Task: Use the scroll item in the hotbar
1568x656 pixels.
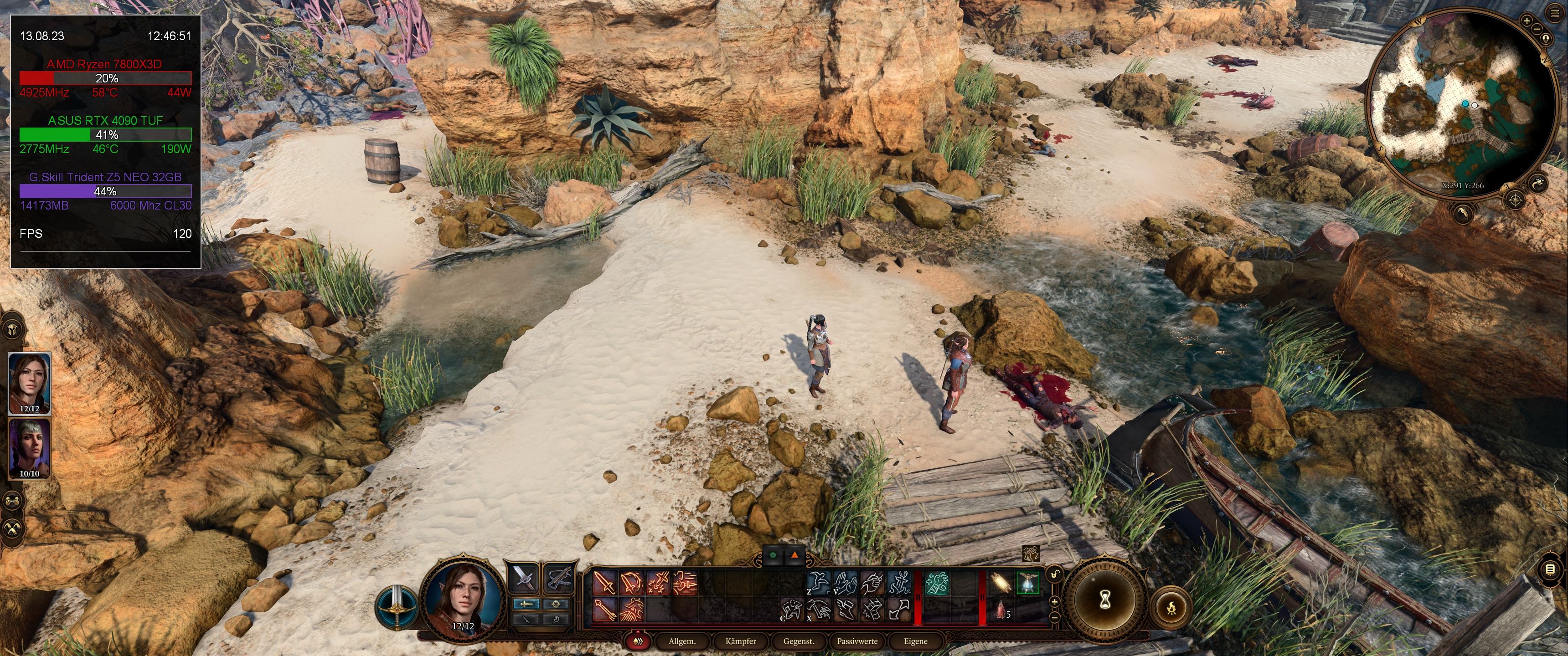Action: click(1000, 583)
